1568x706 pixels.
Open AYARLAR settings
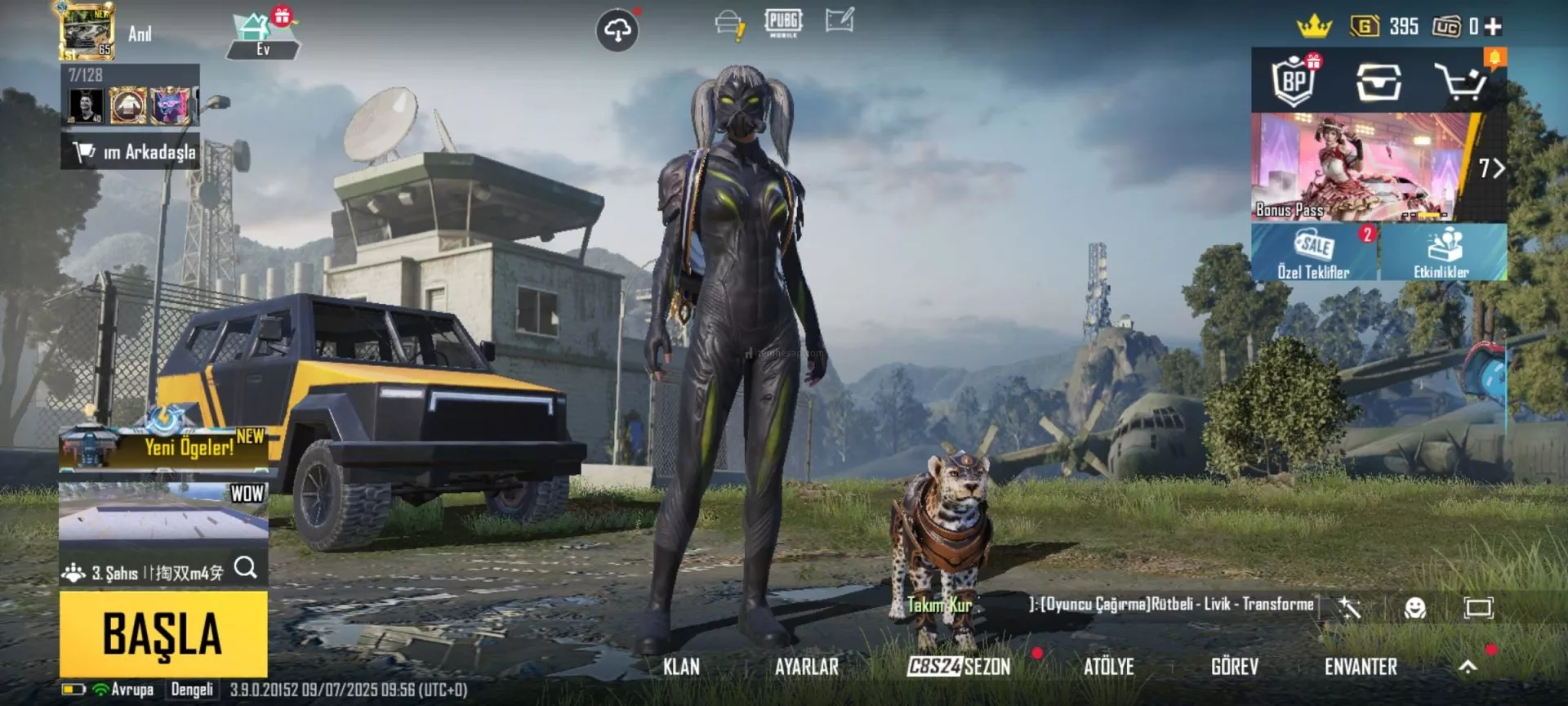pos(806,667)
